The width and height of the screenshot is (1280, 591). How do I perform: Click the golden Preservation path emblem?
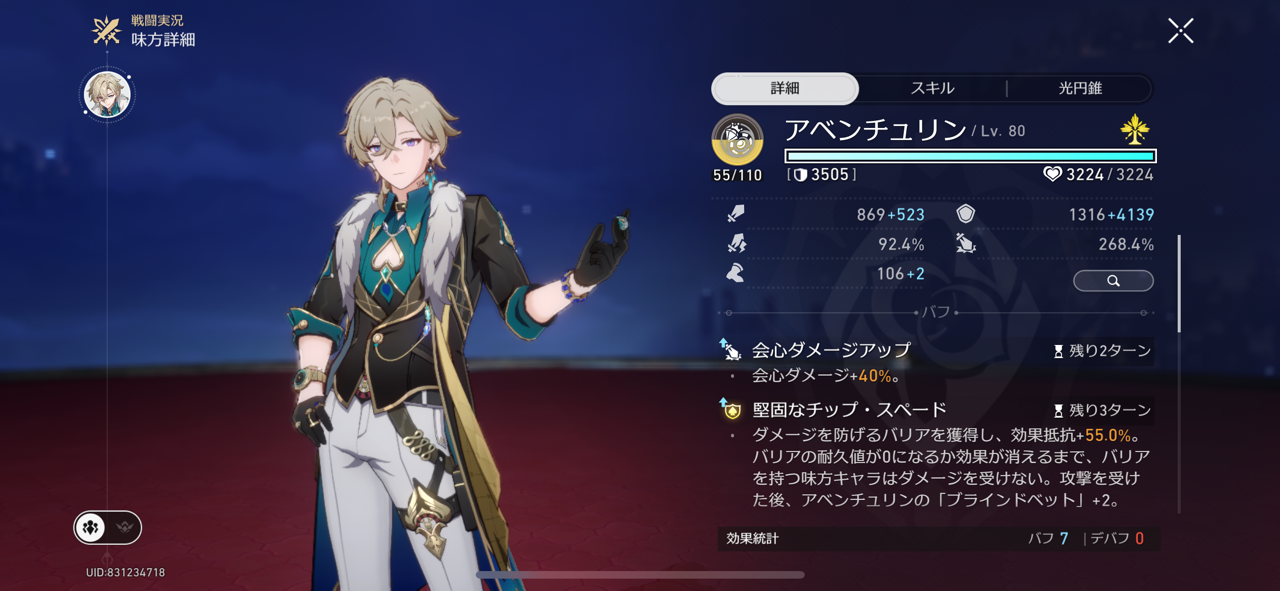(1135, 130)
